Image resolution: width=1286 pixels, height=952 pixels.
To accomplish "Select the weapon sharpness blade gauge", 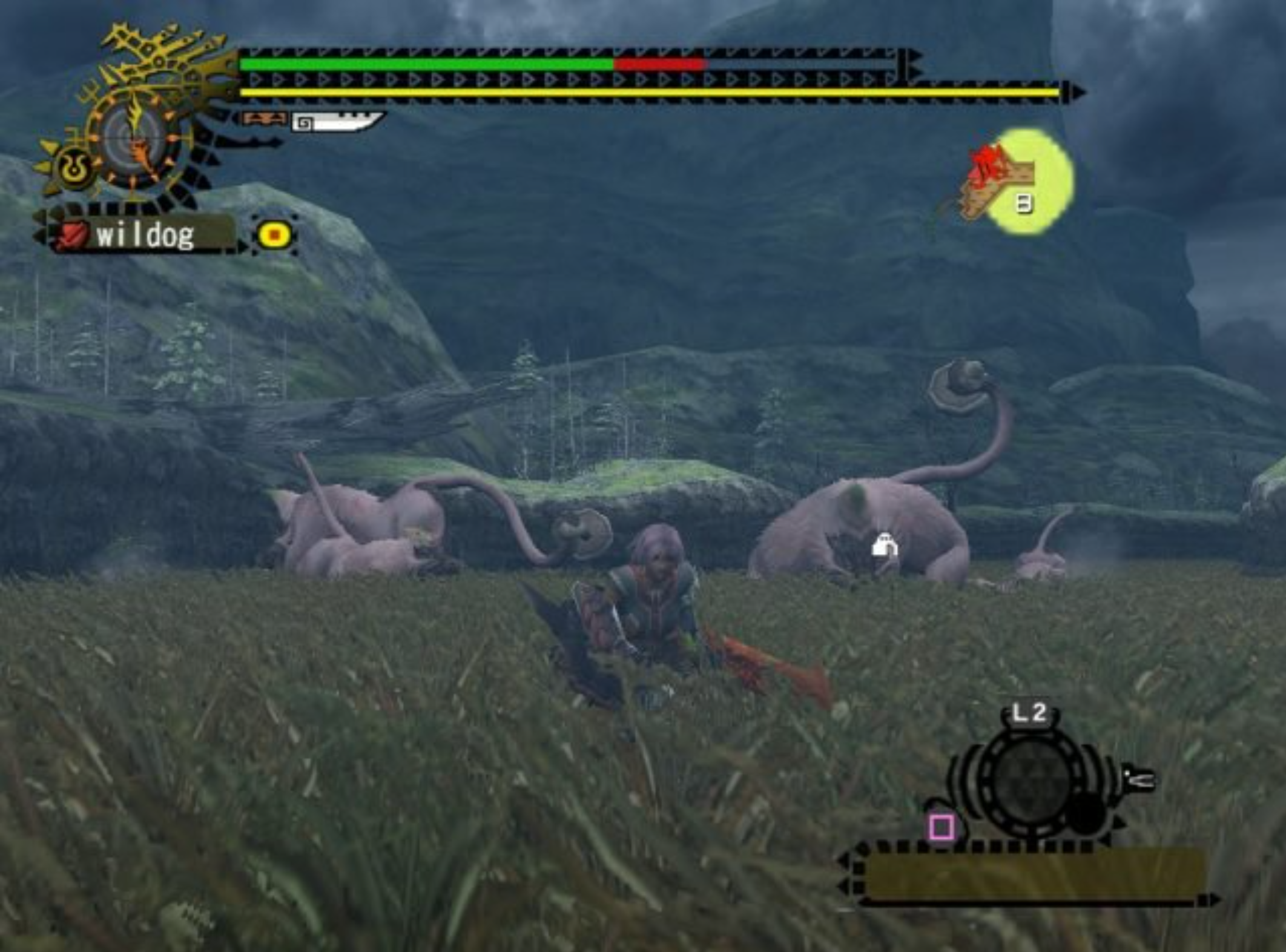I will (337, 122).
